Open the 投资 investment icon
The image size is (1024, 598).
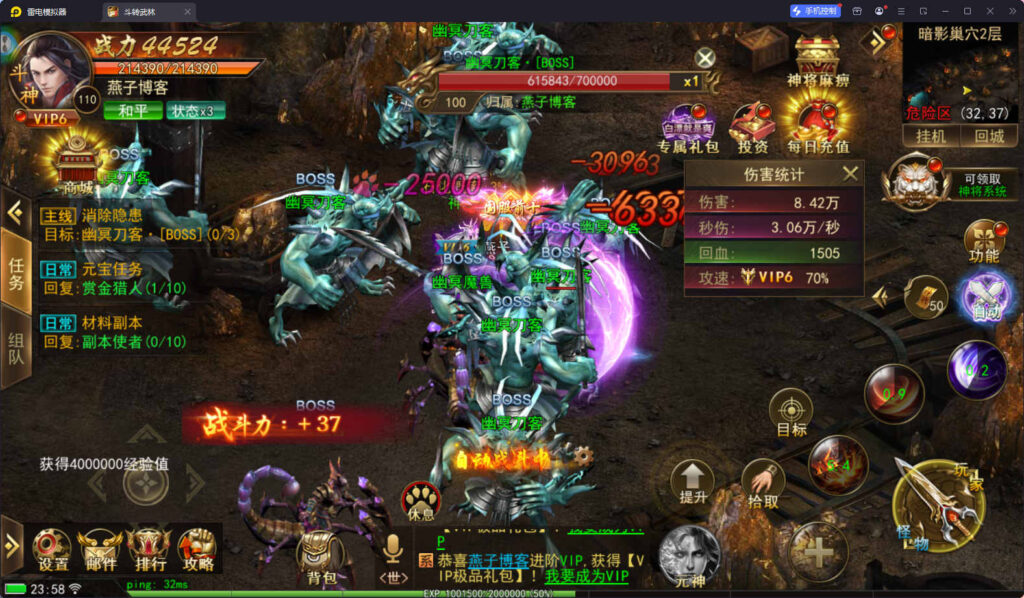[752, 127]
